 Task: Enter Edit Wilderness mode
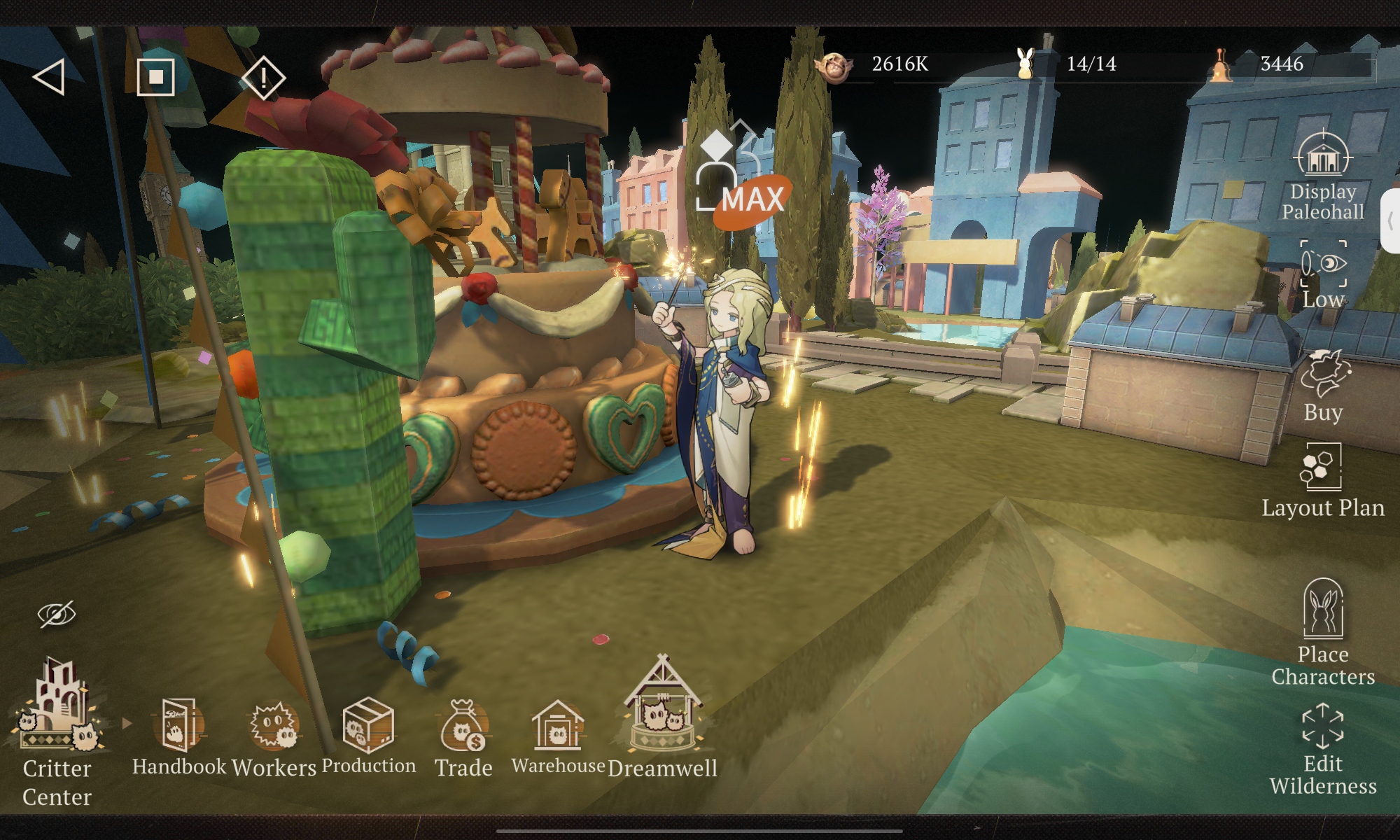click(x=1323, y=750)
